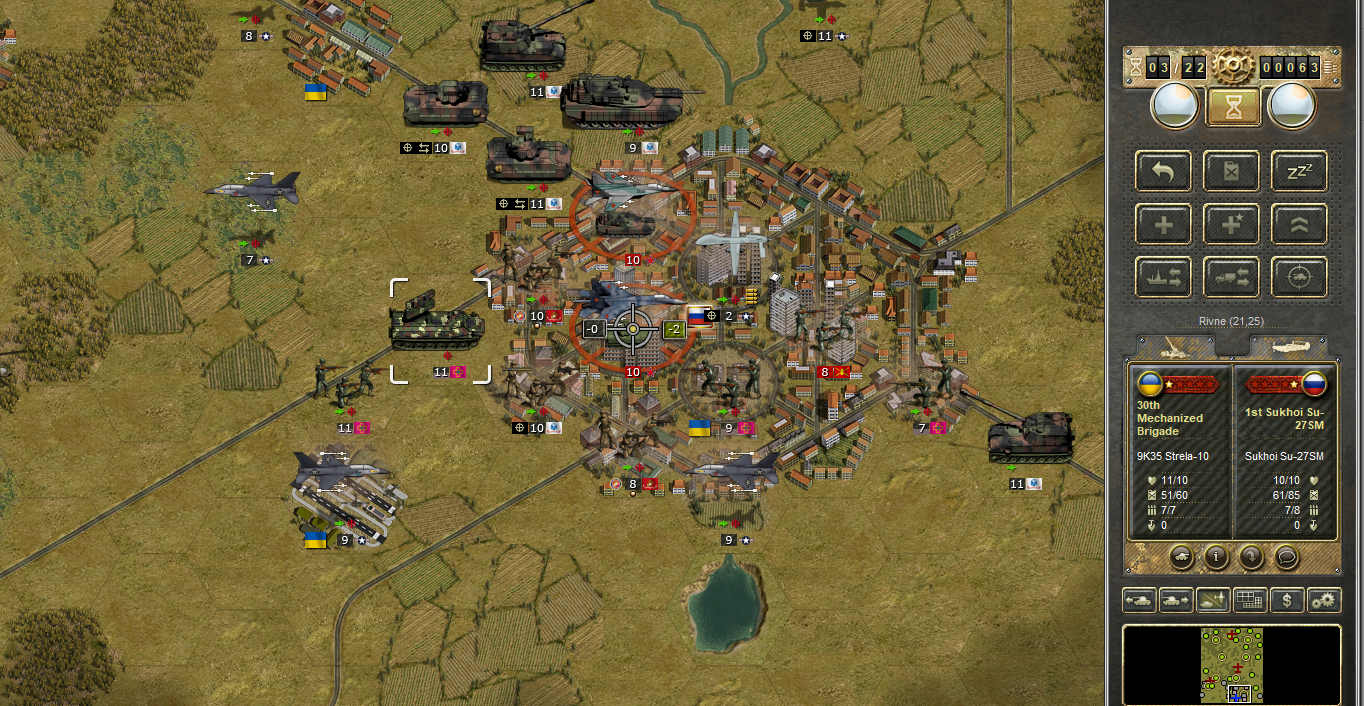Undo the last move with the arrow button
The width and height of the screenshot is (1364, 706).
(x=1163, y=172)
